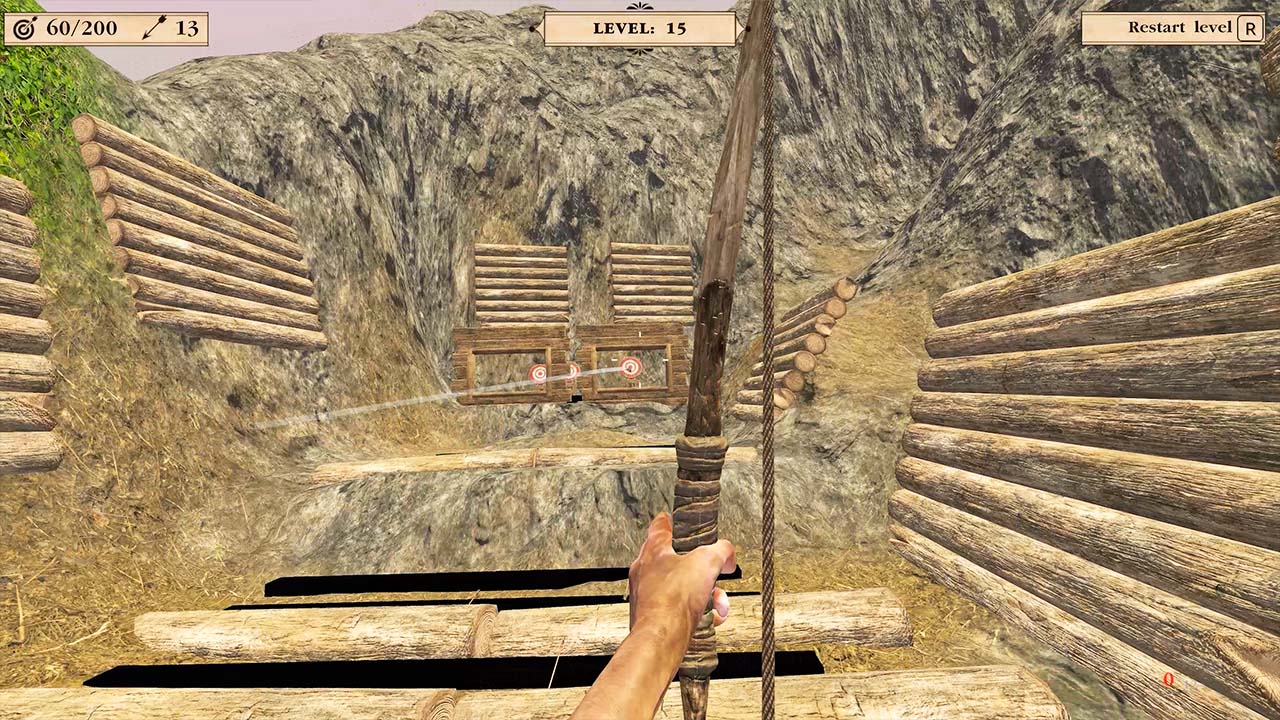Shoot the leftmost red bullseye target
The width and height of the screenshot is (1280, 720).
pyautogui.click(x=539, y=372)
